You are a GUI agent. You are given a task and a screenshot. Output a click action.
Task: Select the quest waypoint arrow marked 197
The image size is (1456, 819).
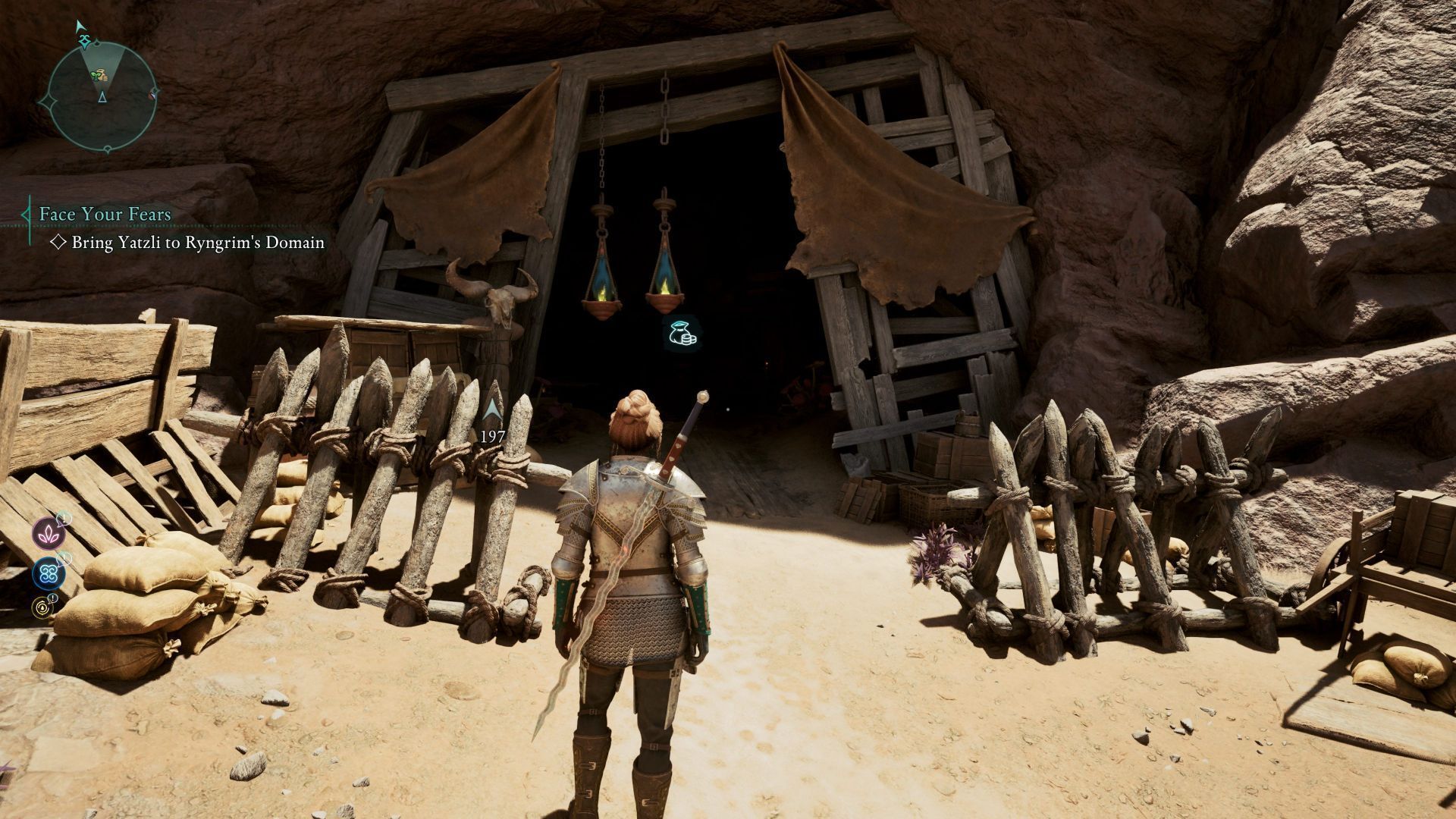tap(492, 412)
